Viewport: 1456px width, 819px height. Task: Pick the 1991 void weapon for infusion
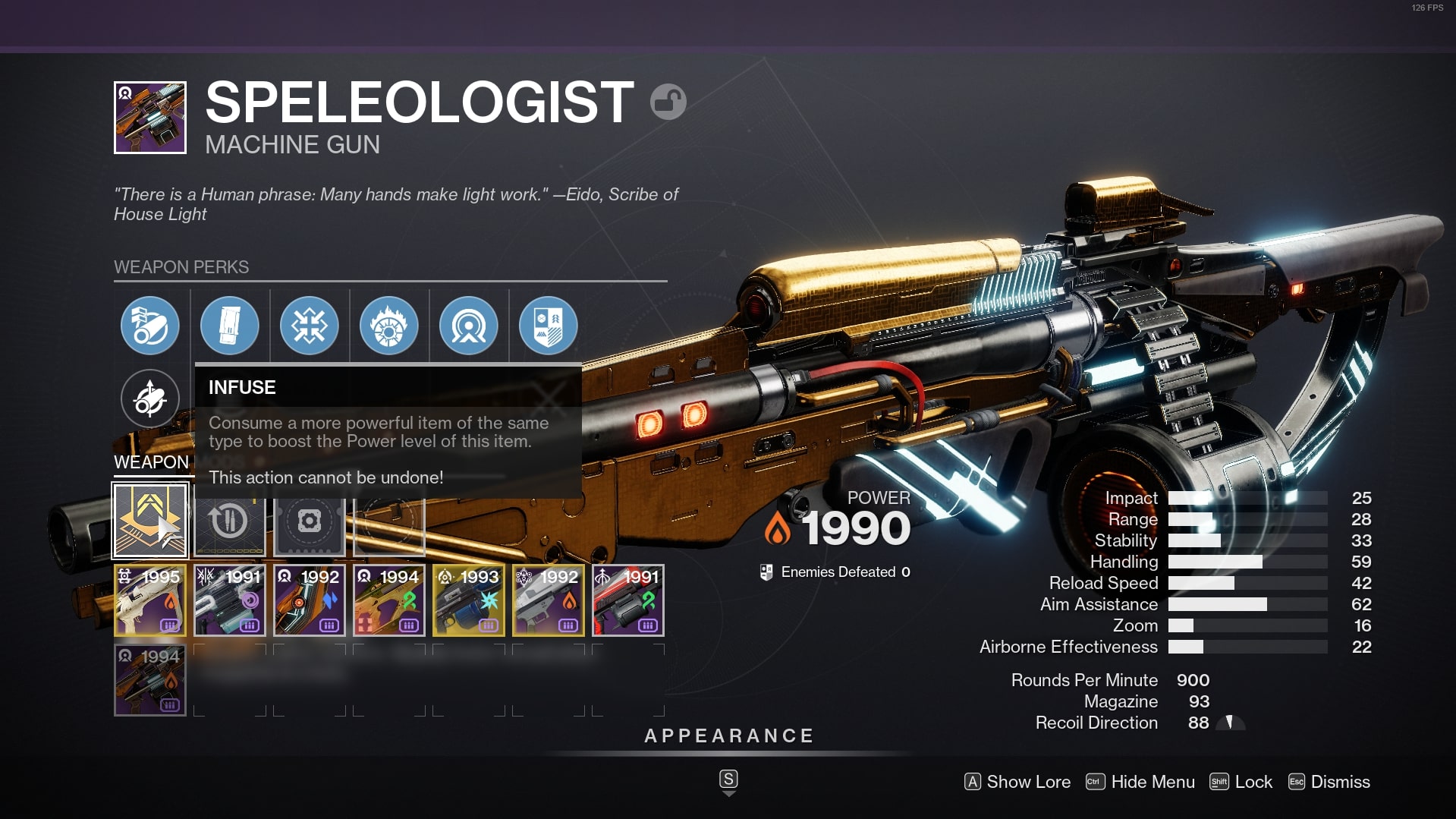(x=229, y=600)
